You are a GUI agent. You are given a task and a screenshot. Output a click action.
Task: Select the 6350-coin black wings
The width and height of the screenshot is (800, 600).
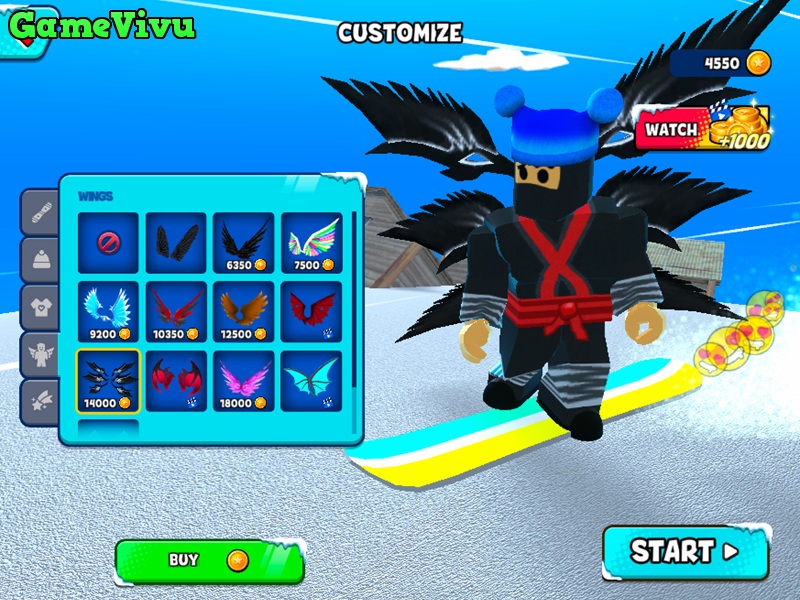click(243, 242)
